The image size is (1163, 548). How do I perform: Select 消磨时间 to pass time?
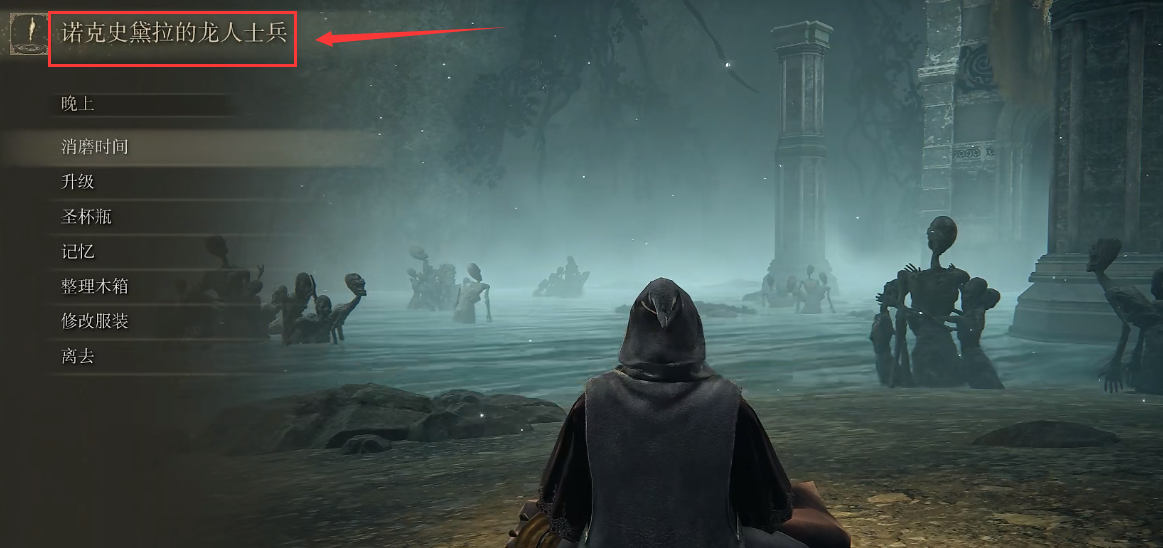[x=95, y=147]
